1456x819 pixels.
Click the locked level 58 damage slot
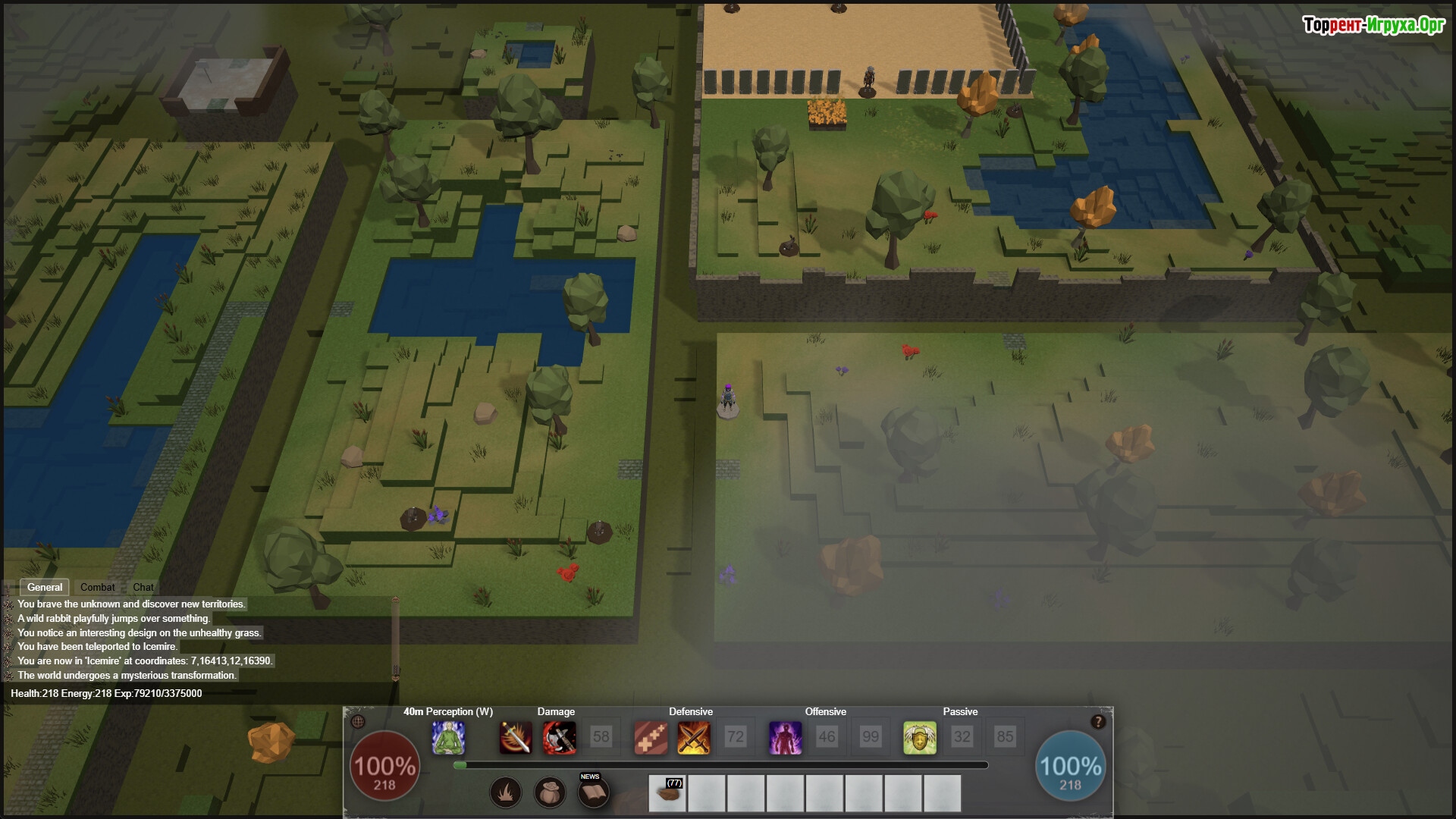coord(601,736)
